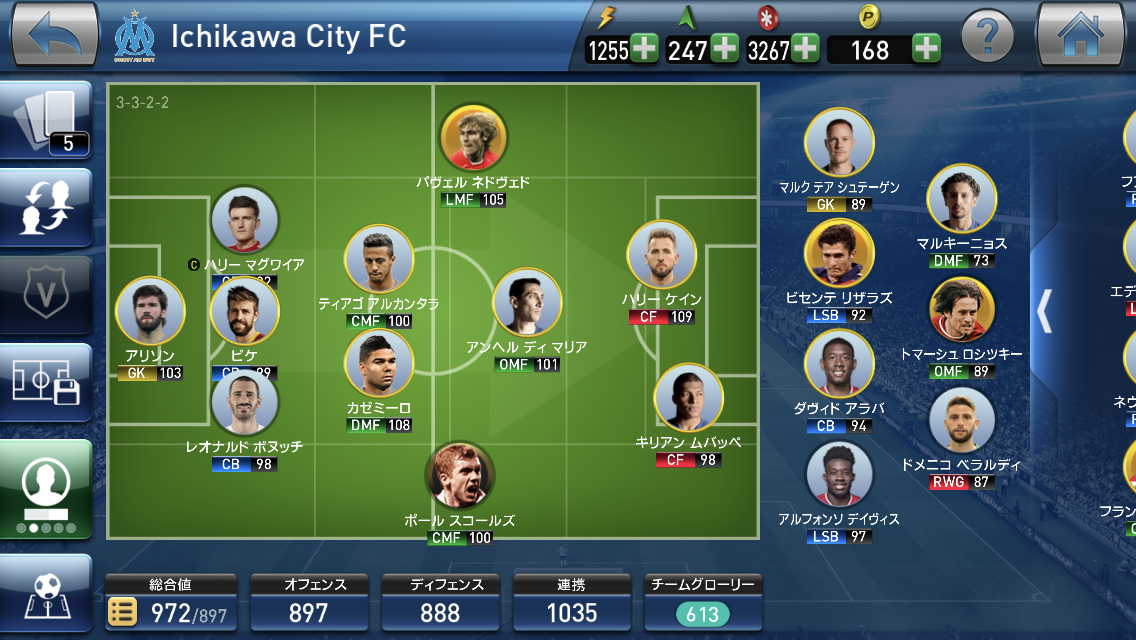Select Angel Di Maria OMF 101
The width and height of the screenshot is (1136, 640).
527,303
